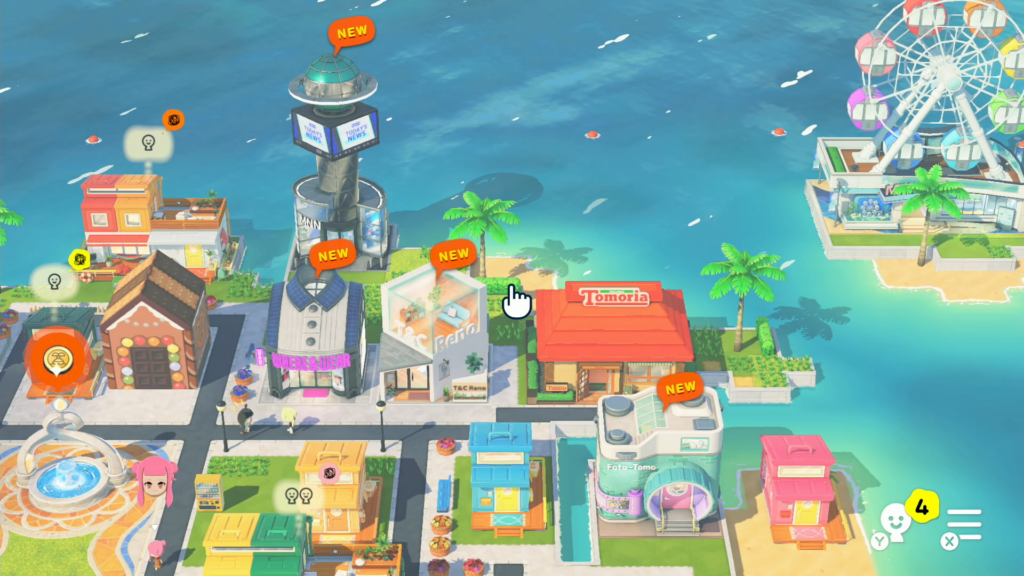
Task: Click the NEW marker over the clothing shop
Action: point(332,256)
